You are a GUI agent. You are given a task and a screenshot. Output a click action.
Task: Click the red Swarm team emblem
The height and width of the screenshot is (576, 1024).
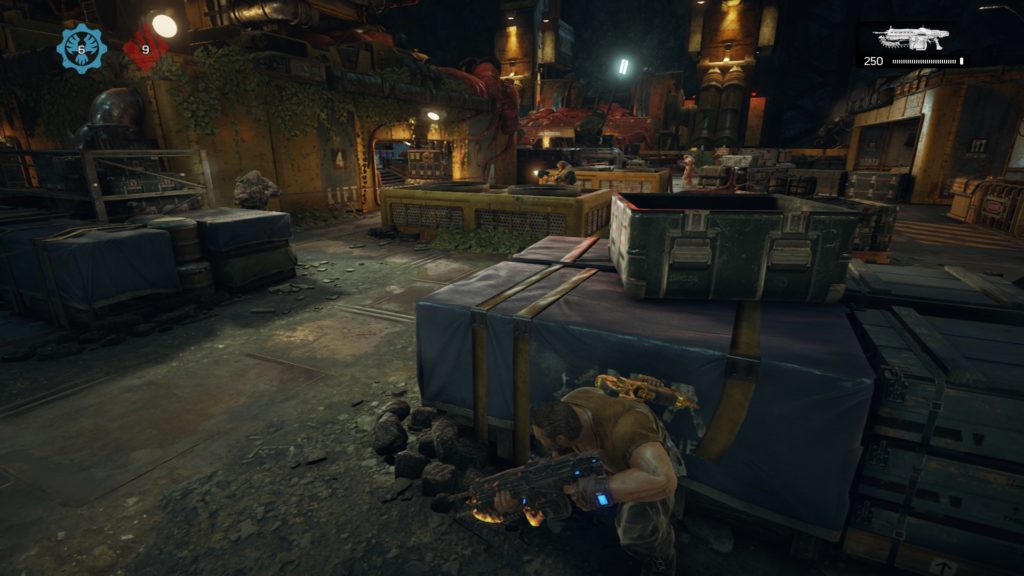point(145,48)
